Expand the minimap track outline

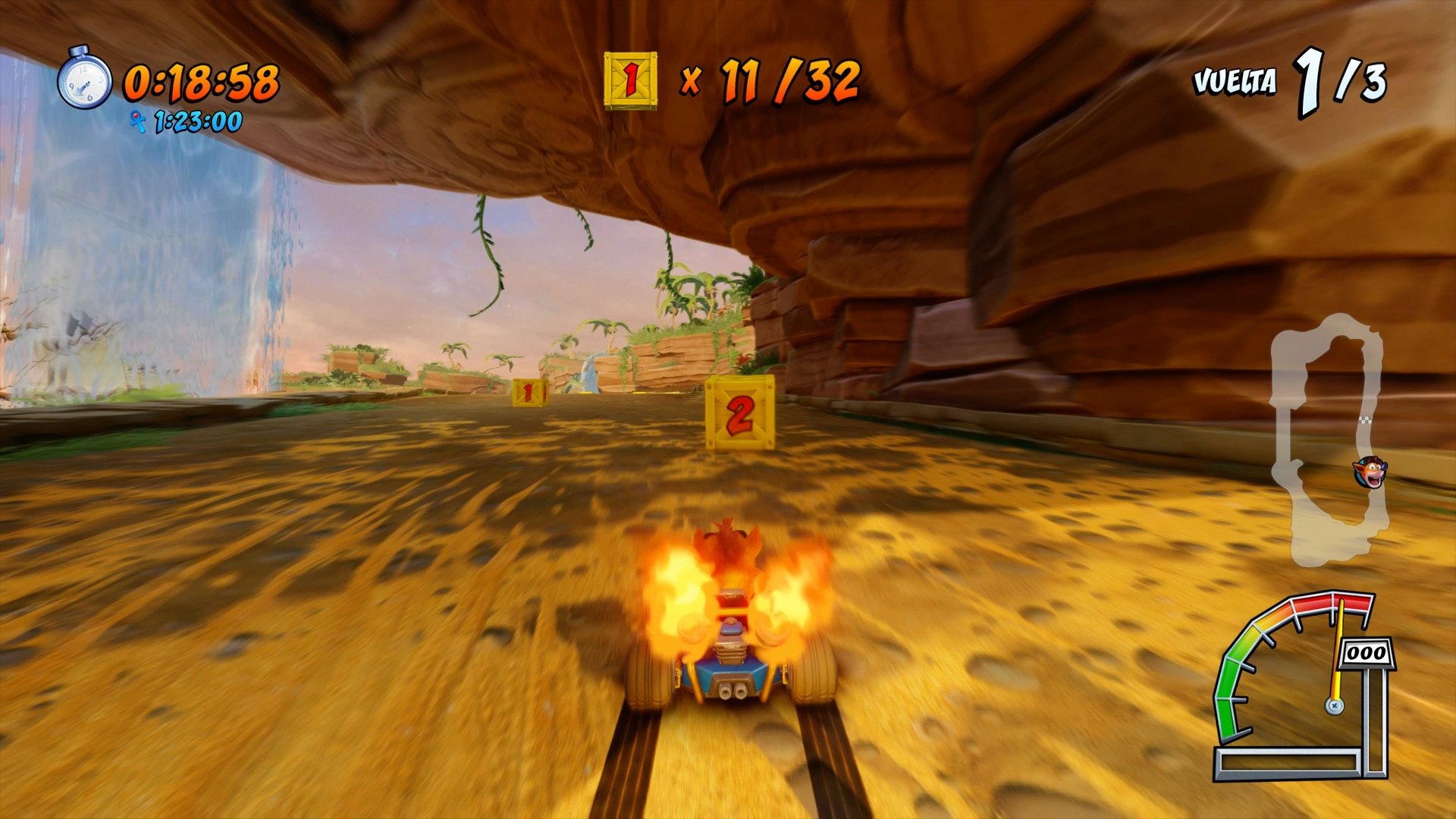1323,432
